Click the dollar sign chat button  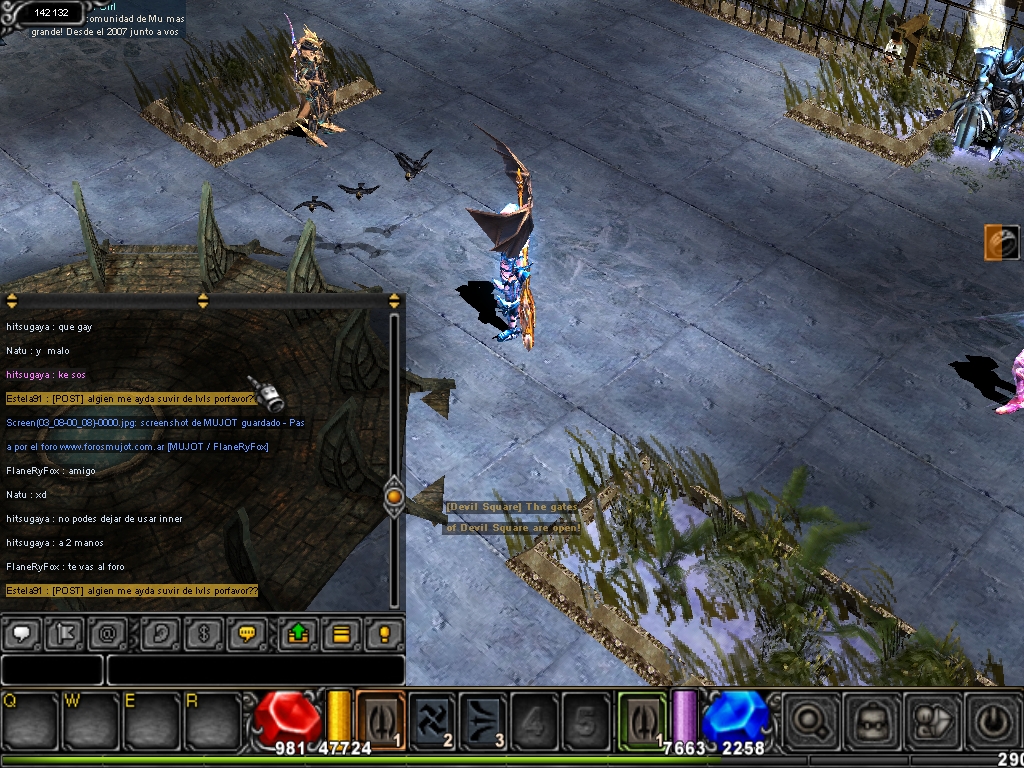click(x=203, y=634)
